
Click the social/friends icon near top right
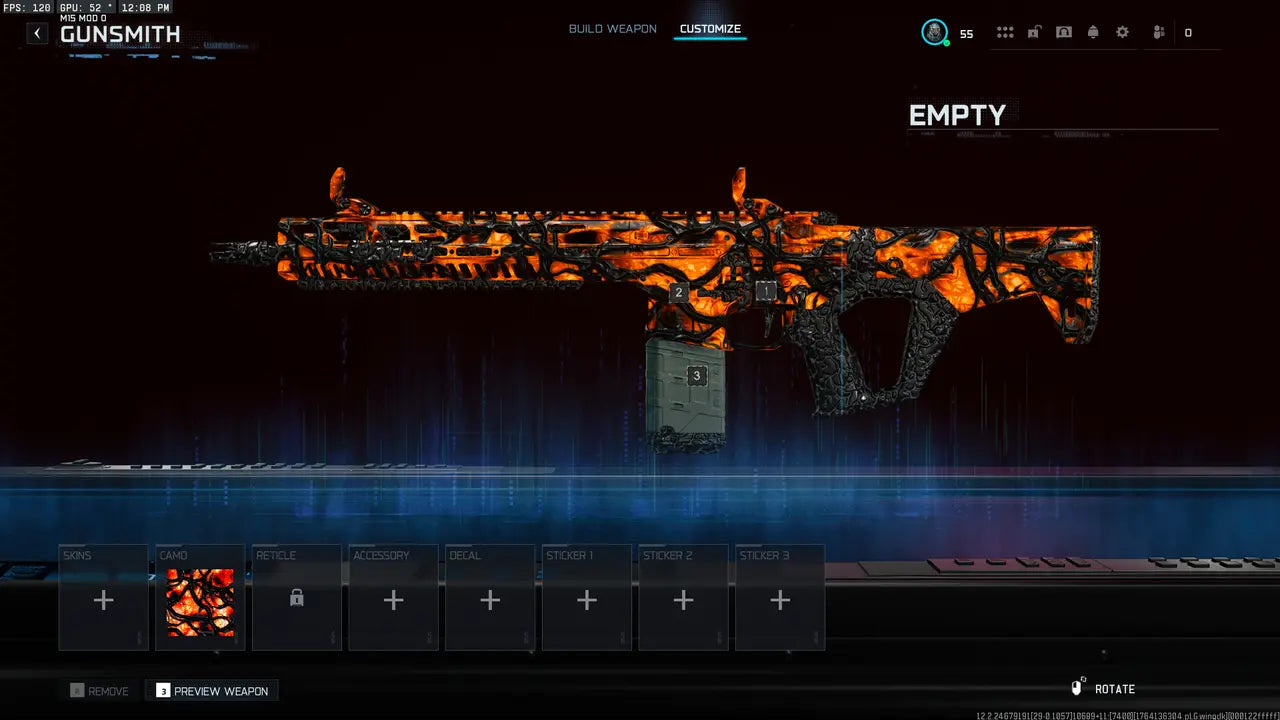coord(1158,32)
